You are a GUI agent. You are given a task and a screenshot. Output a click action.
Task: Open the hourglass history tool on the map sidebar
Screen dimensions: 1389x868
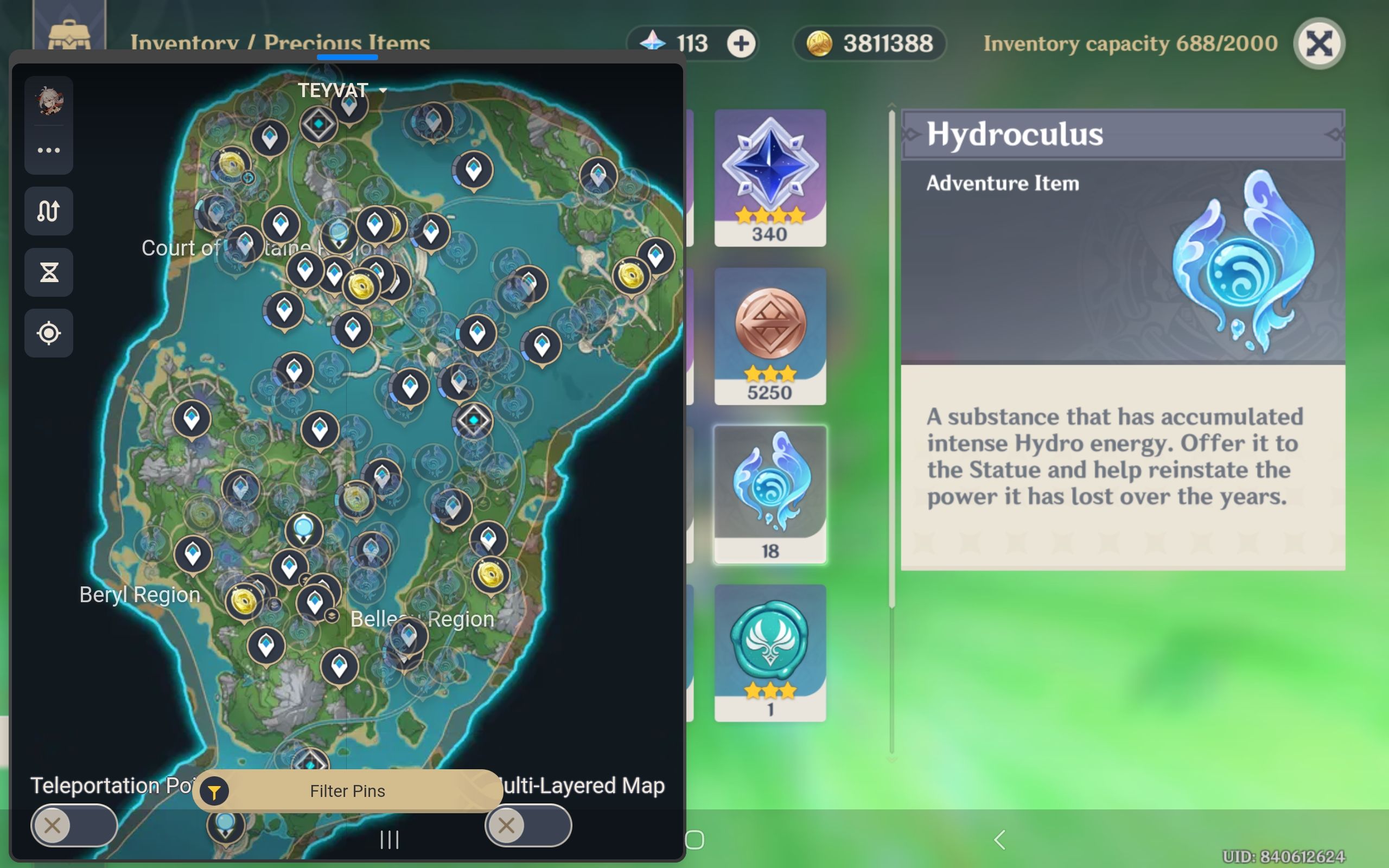pos(49,272)
